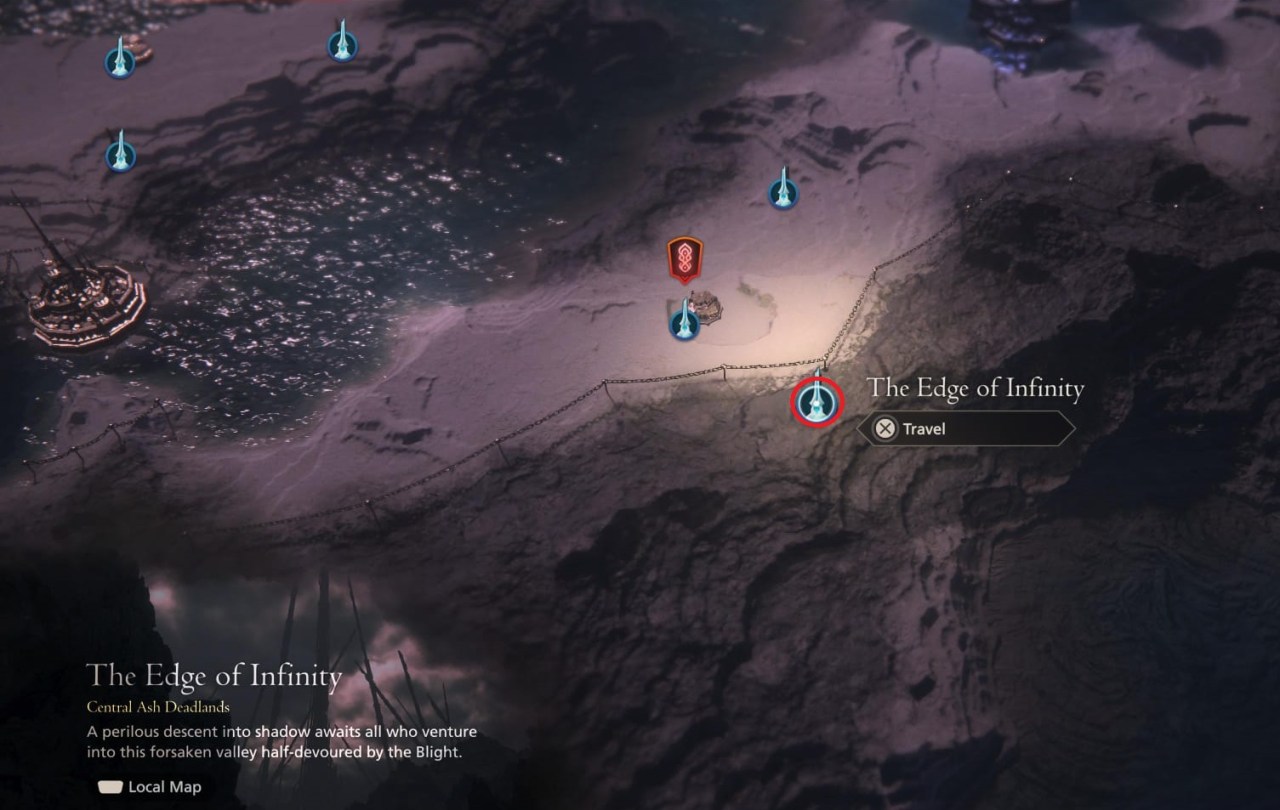The height and width of the screenshot is (810, 1280).
Task: Click the X button glyph in the Travel prompt
Action: (884, 429)
